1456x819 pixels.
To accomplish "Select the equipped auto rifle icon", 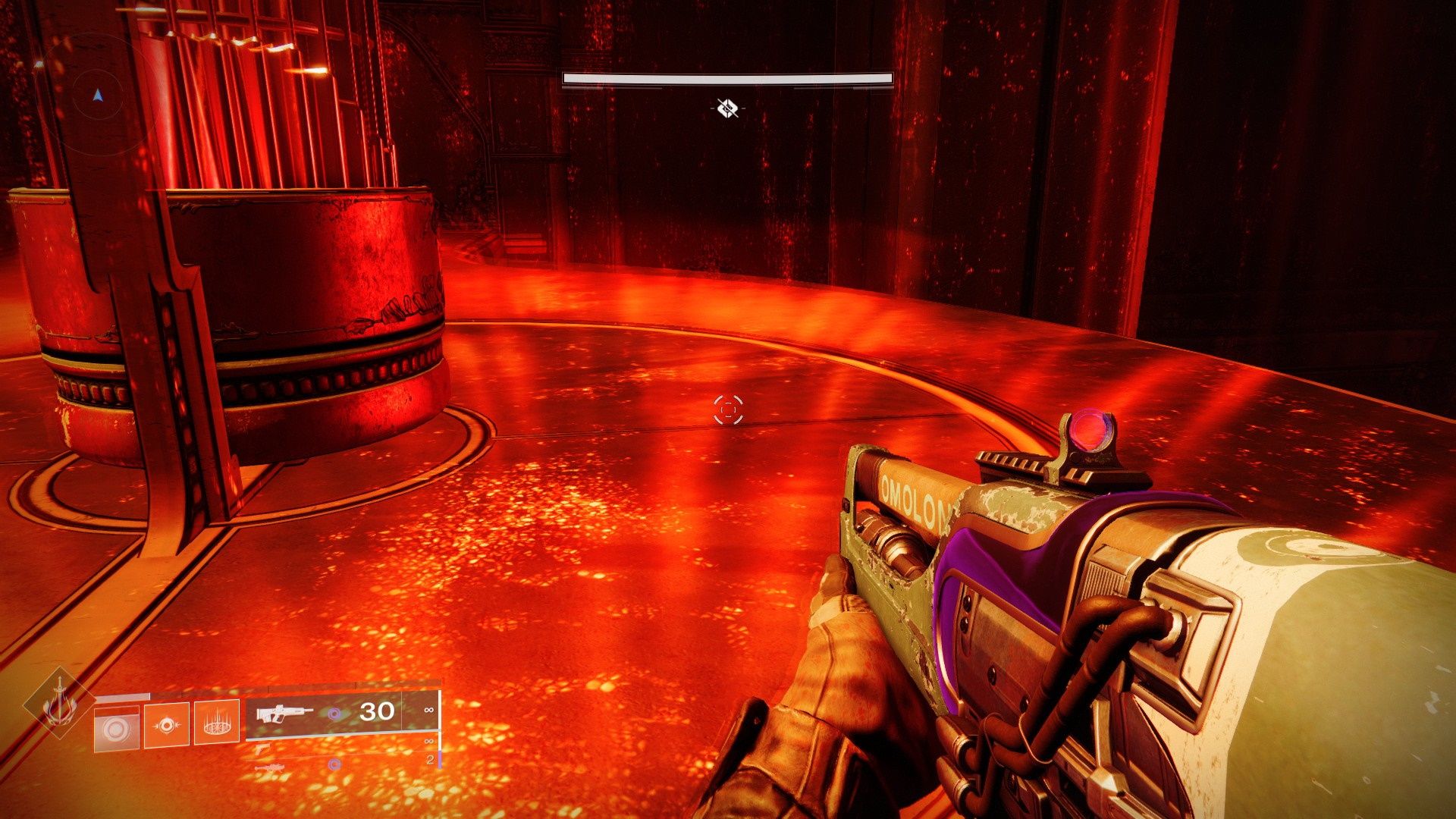I will click(x=284, y=714).
